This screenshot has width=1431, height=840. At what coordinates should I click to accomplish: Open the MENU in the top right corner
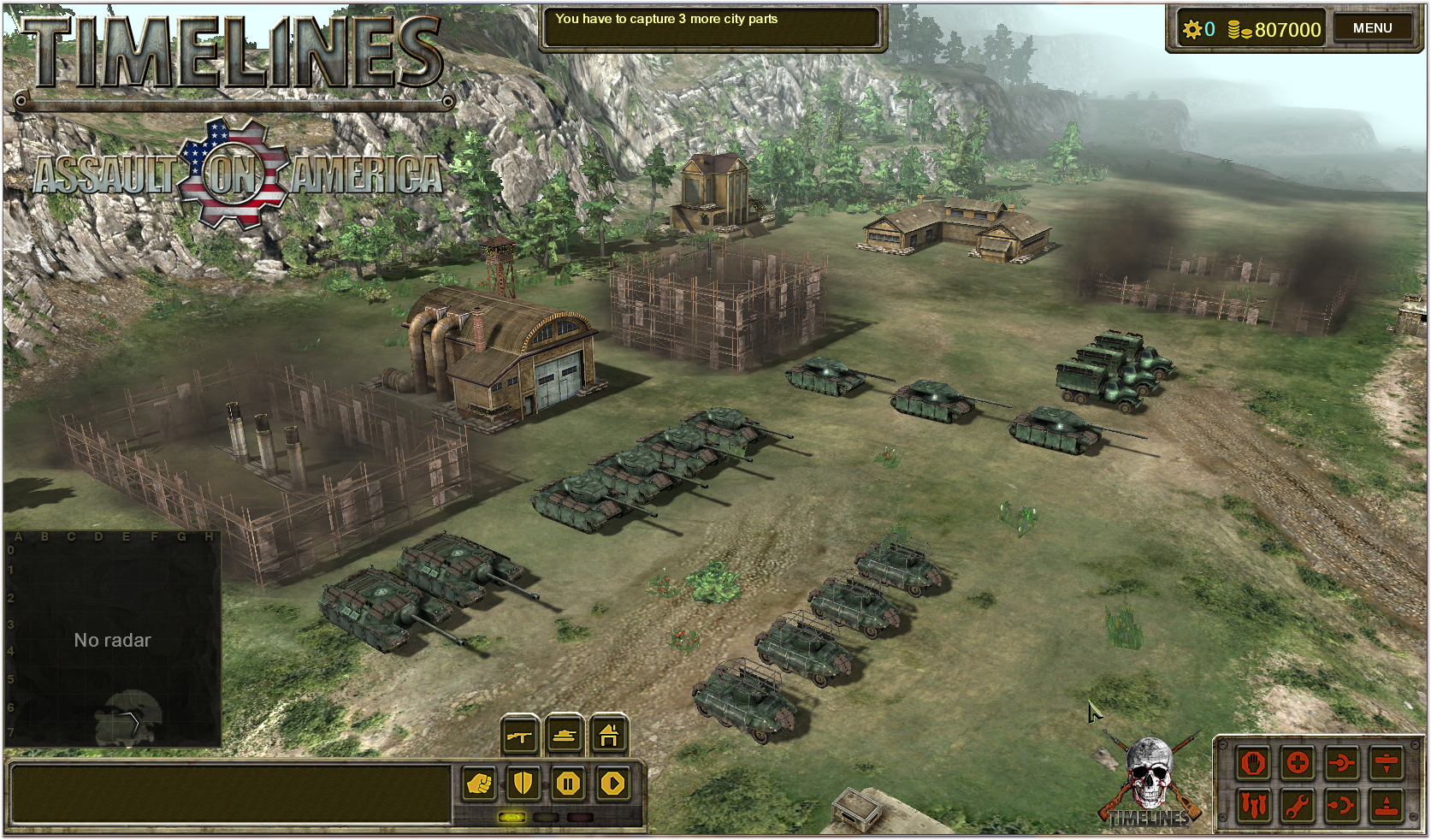pos(1373,27)
